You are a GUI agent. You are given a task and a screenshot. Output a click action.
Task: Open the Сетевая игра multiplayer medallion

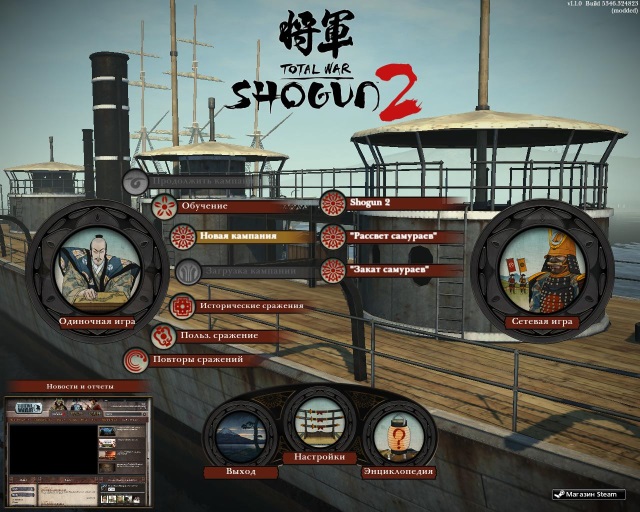pos(541,264)
